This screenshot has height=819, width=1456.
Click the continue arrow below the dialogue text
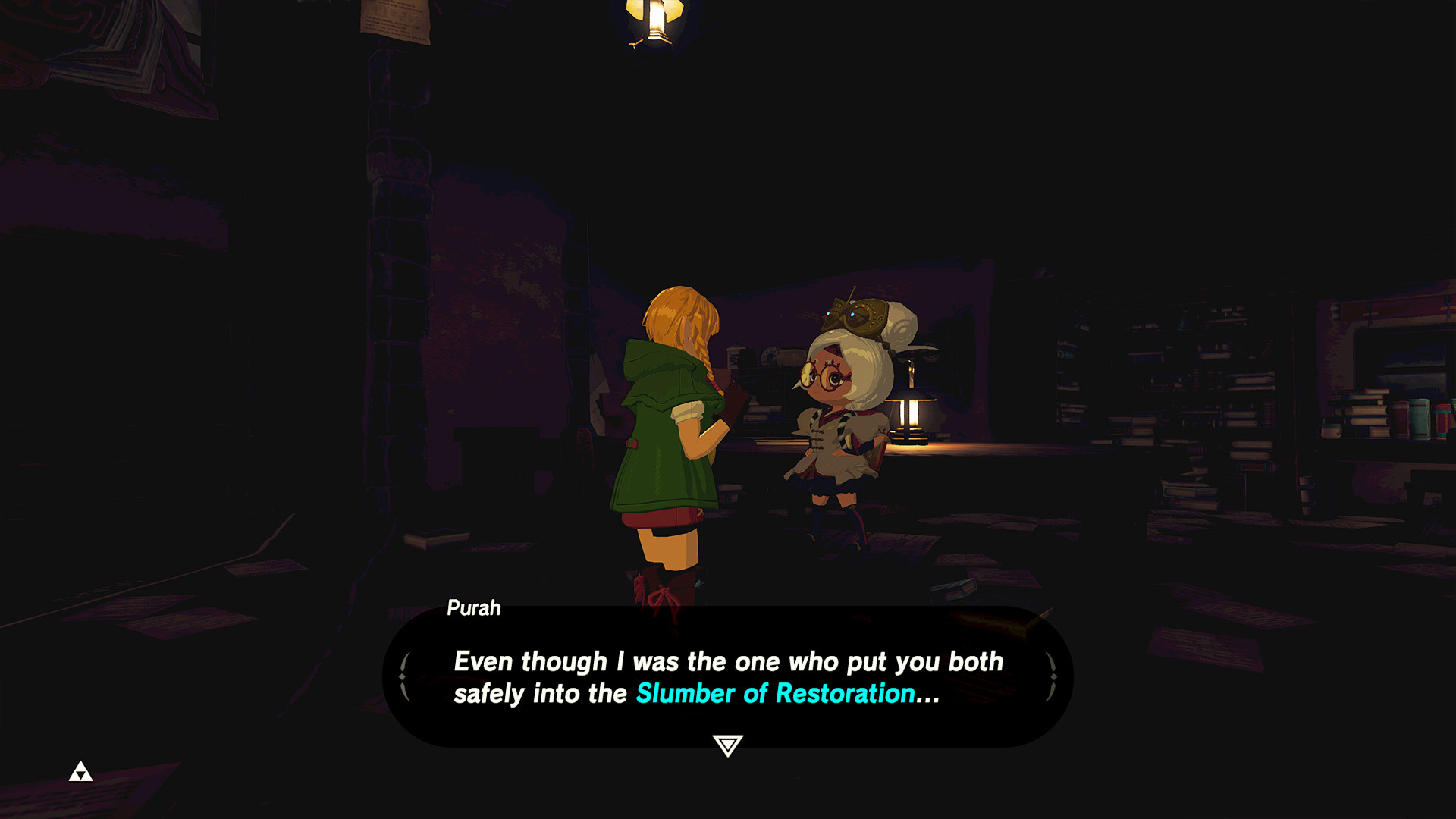(x=727, y=745)
